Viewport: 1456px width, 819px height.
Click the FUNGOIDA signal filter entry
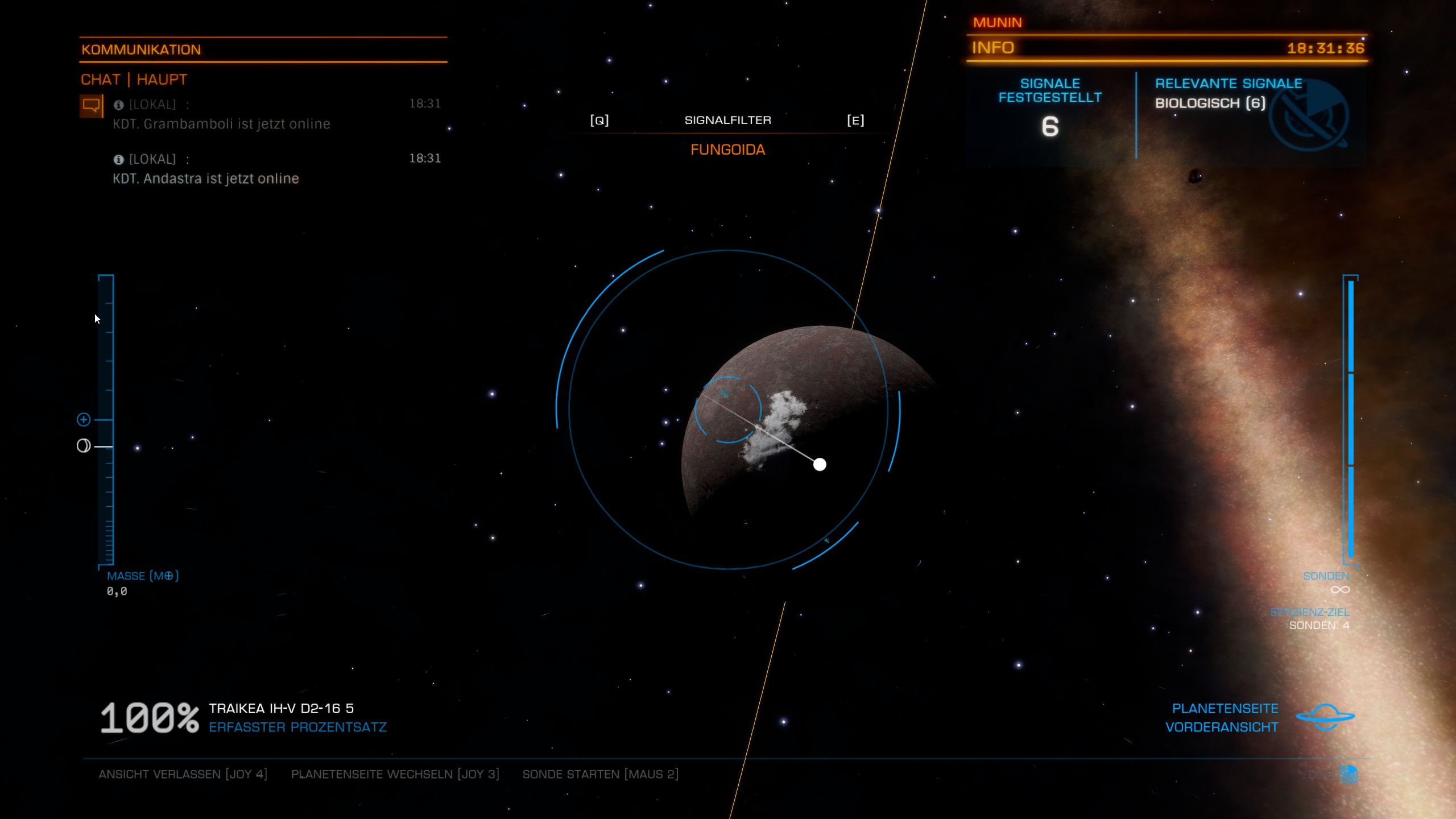[727, 150]
